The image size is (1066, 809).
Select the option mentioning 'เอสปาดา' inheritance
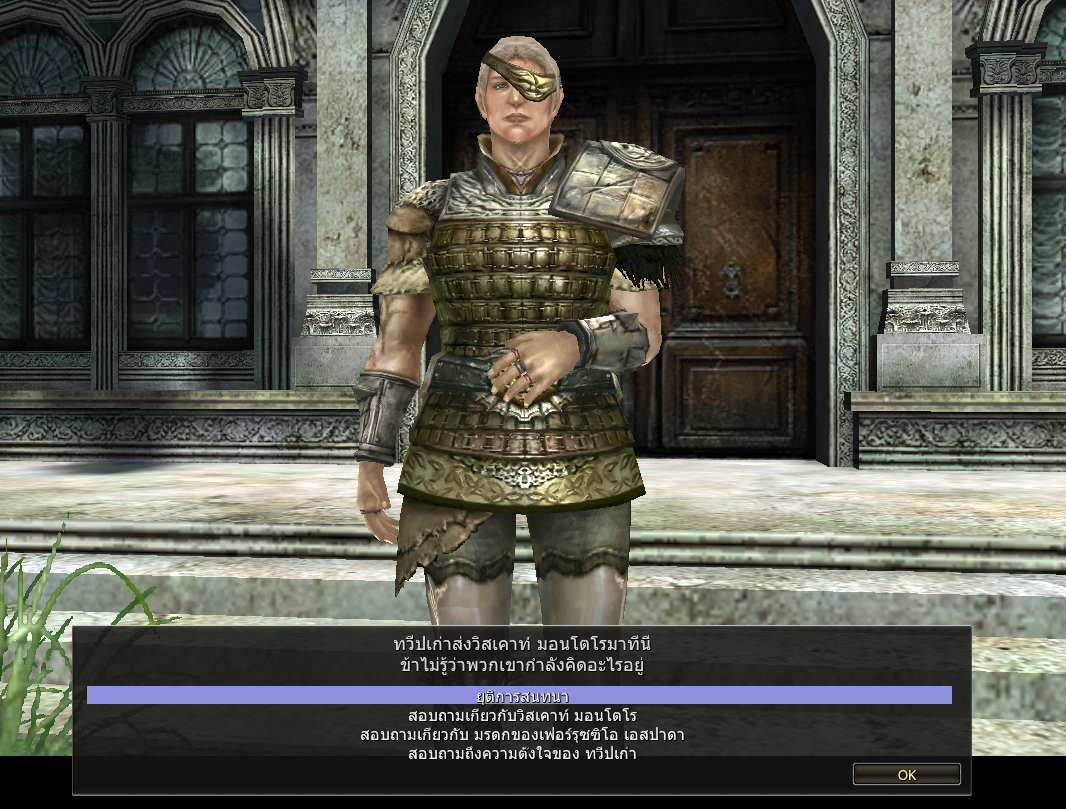coord(522,735)
